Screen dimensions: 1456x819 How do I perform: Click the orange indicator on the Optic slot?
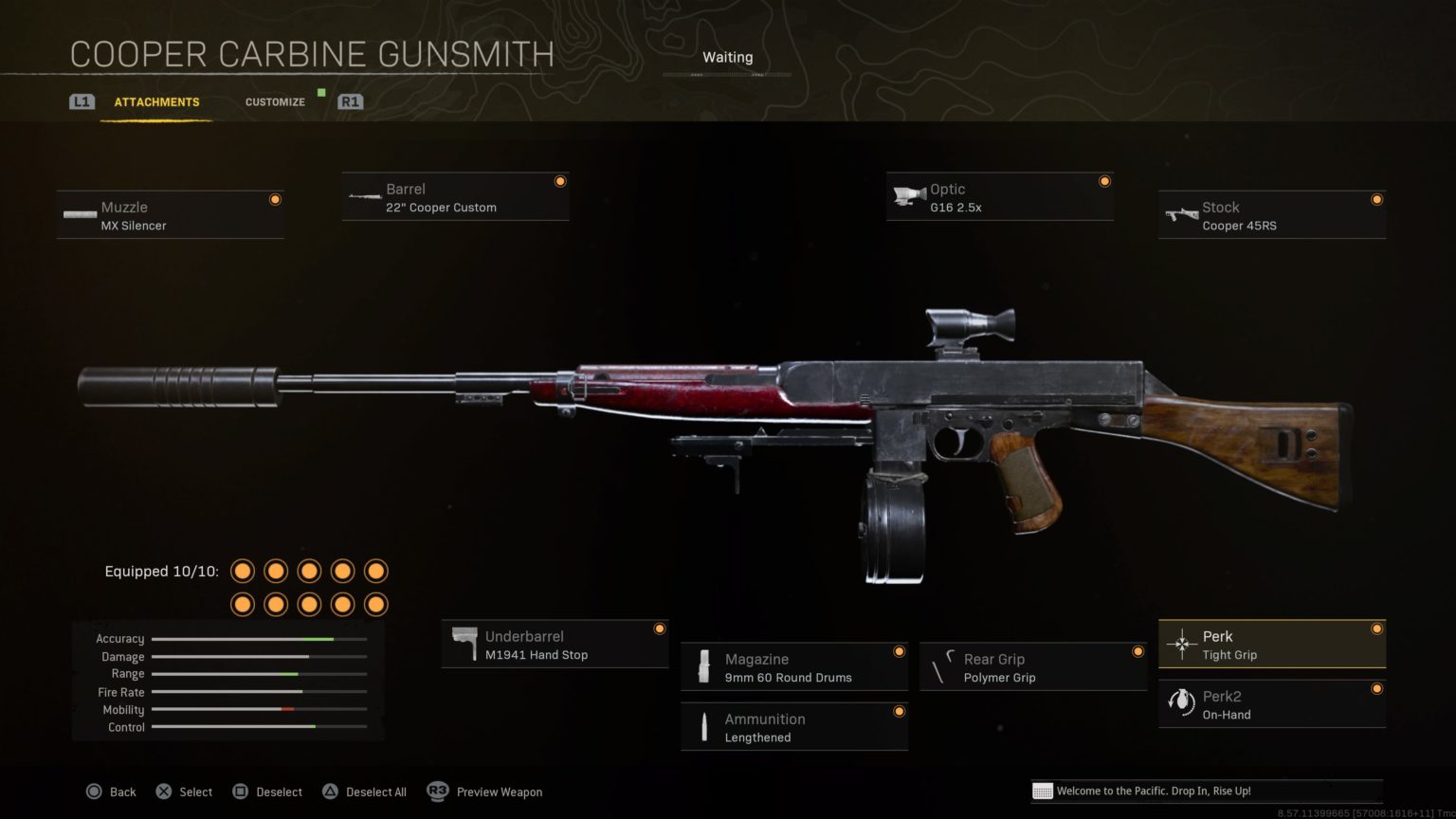point(1104,180)
